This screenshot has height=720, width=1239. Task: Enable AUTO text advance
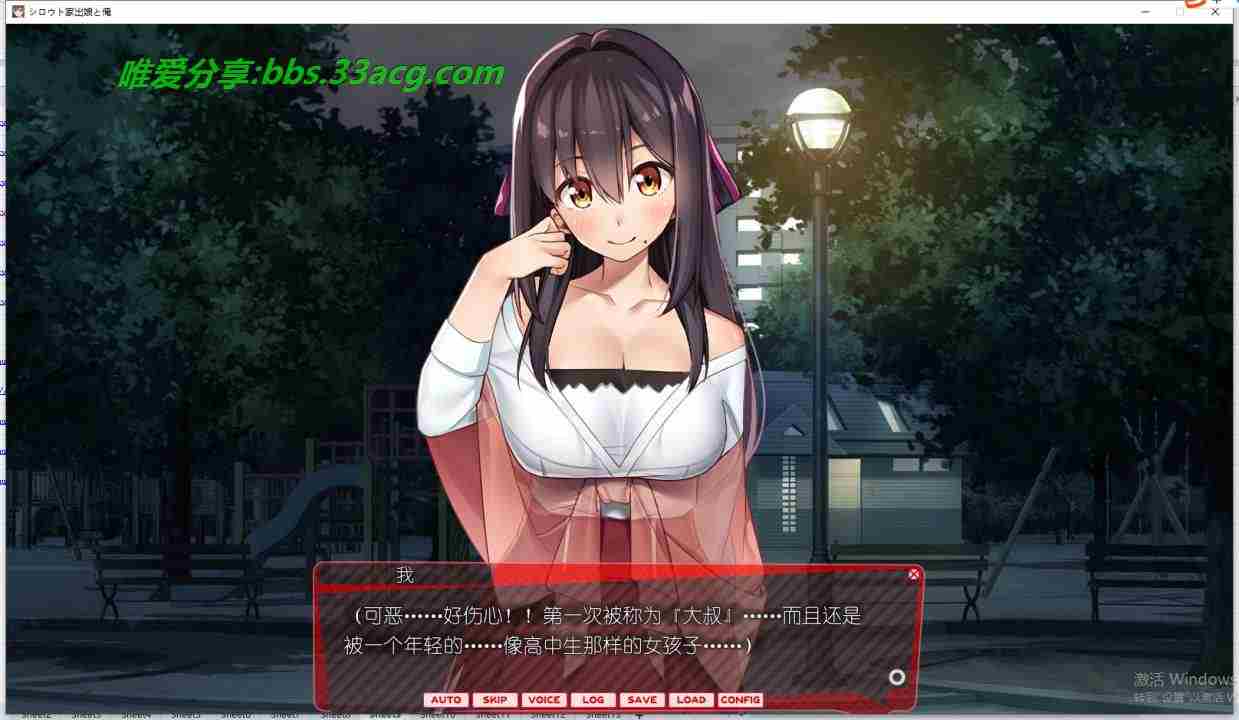[446, 700]
